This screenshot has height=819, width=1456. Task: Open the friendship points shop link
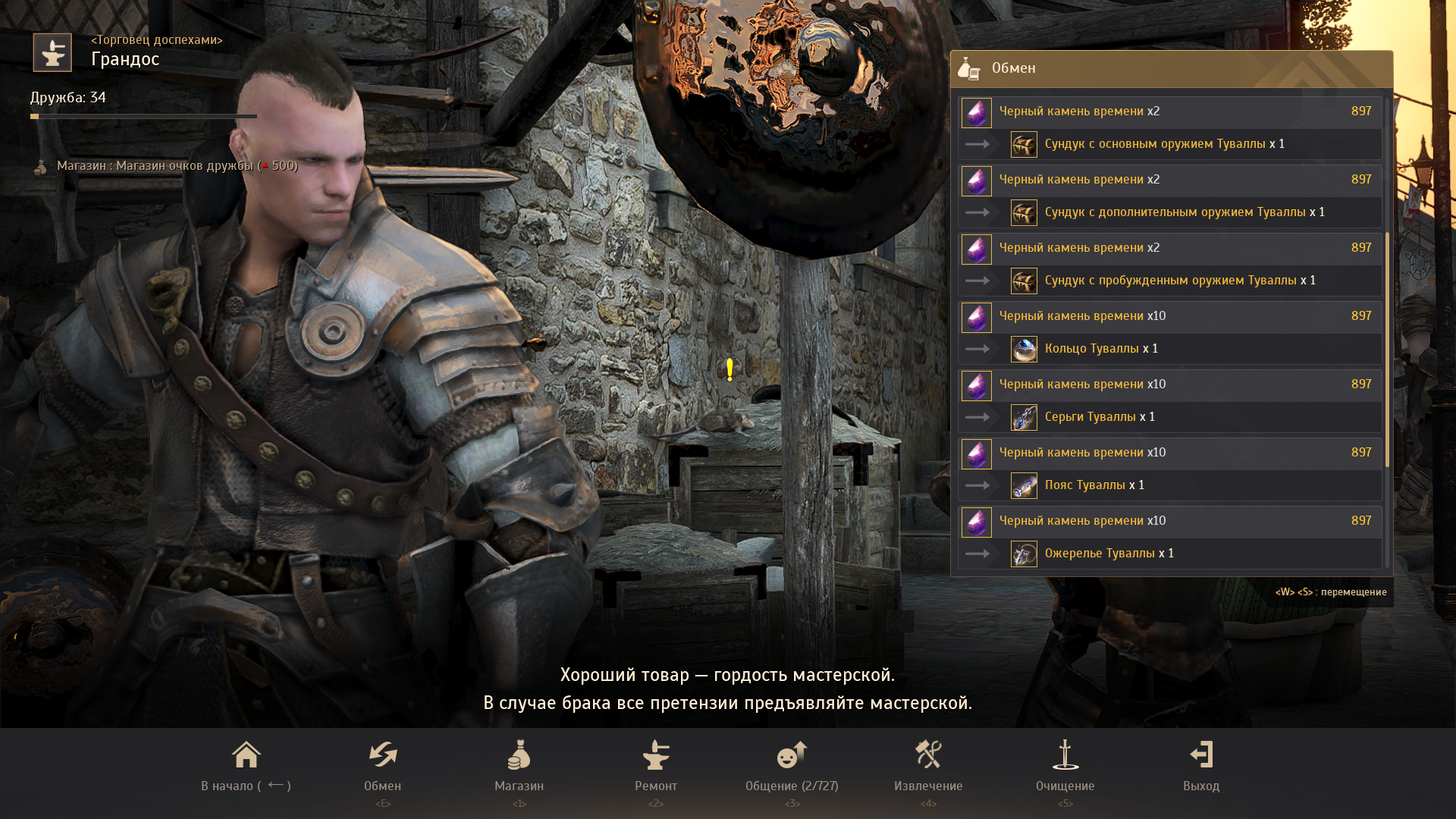[177, 166]
